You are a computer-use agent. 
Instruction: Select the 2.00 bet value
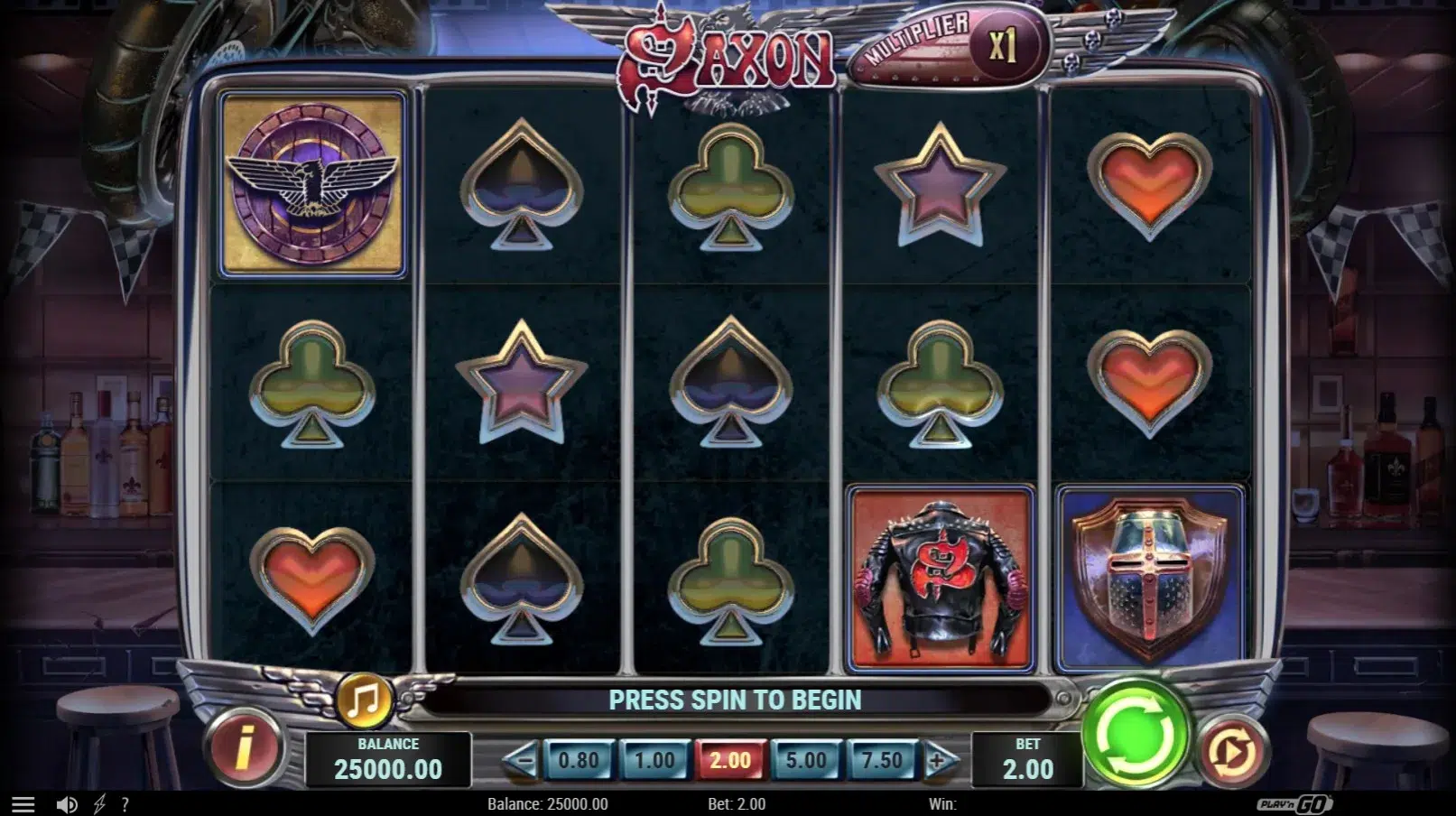tap(729, 761)
